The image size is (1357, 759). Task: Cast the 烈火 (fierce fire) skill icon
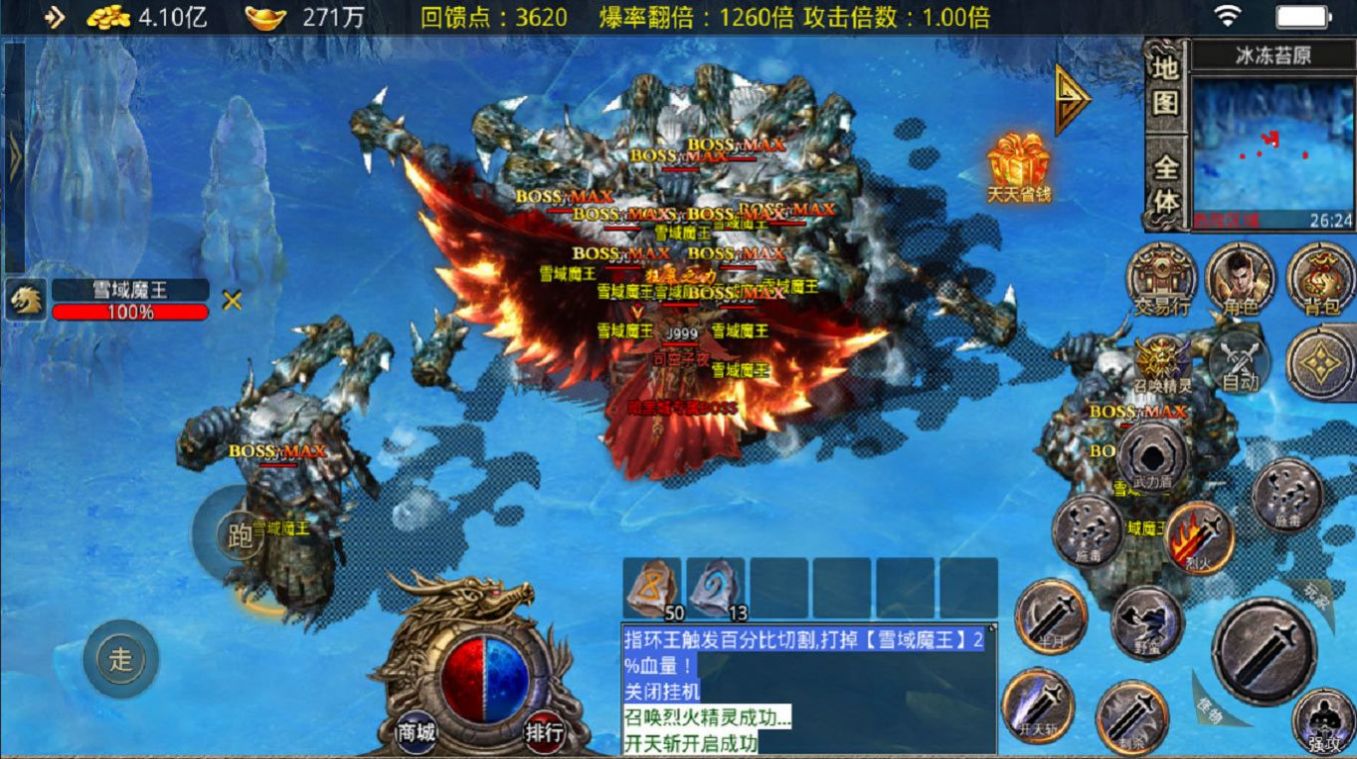(x=1197, y=537)
